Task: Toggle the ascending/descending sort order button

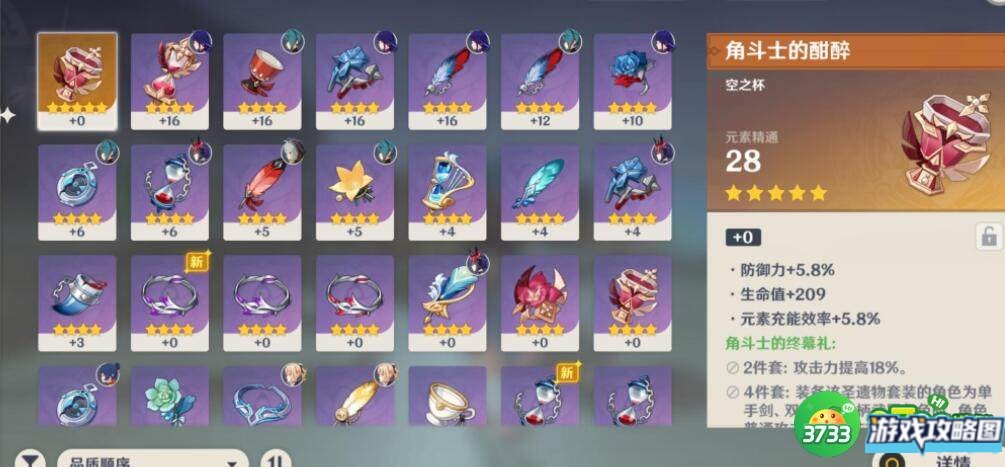Action: click(x=274, y=460)
